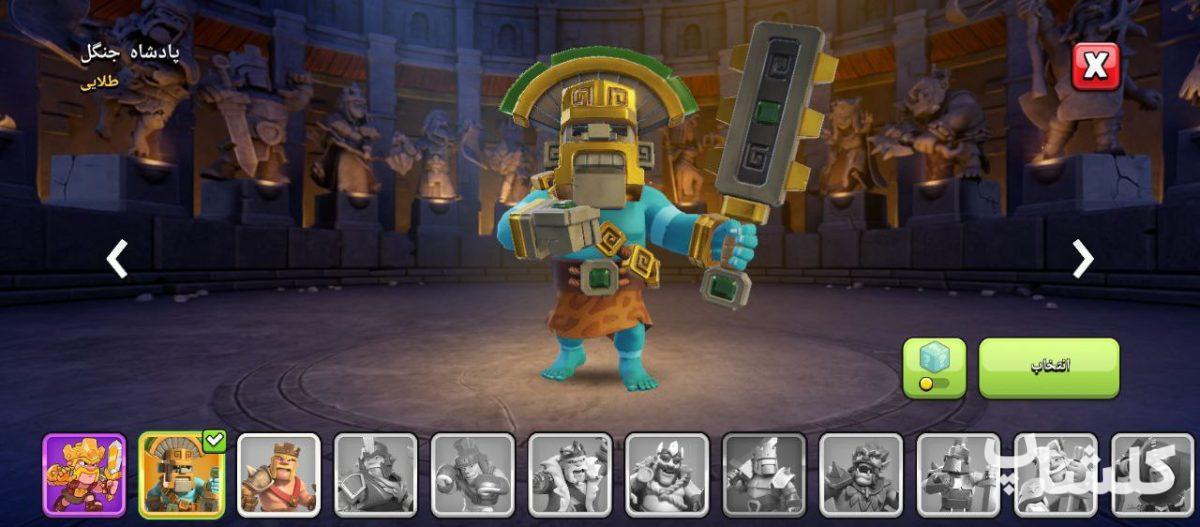
Task: Select the purple-framed golden king skin
Action: (84, 475)
